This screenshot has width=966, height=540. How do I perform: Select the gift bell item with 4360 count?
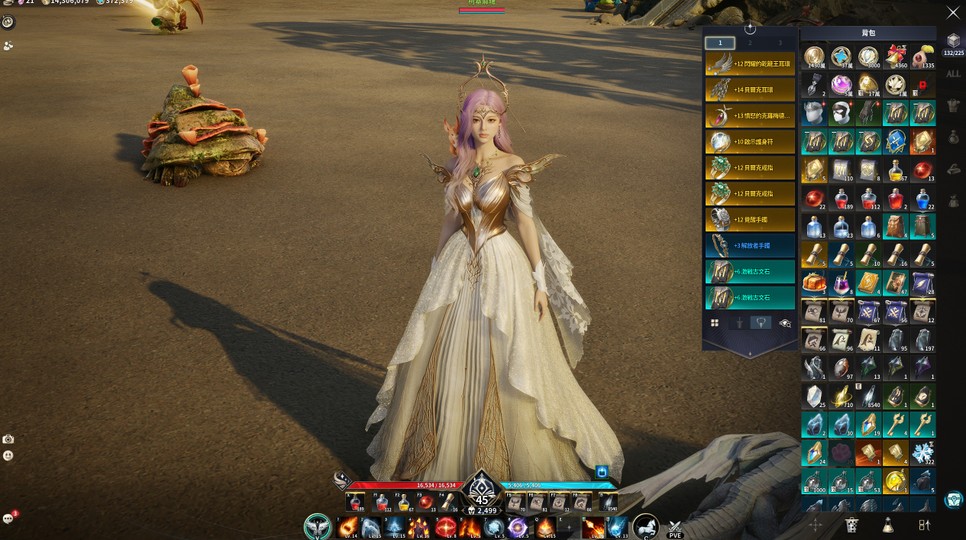pos(895,58)
